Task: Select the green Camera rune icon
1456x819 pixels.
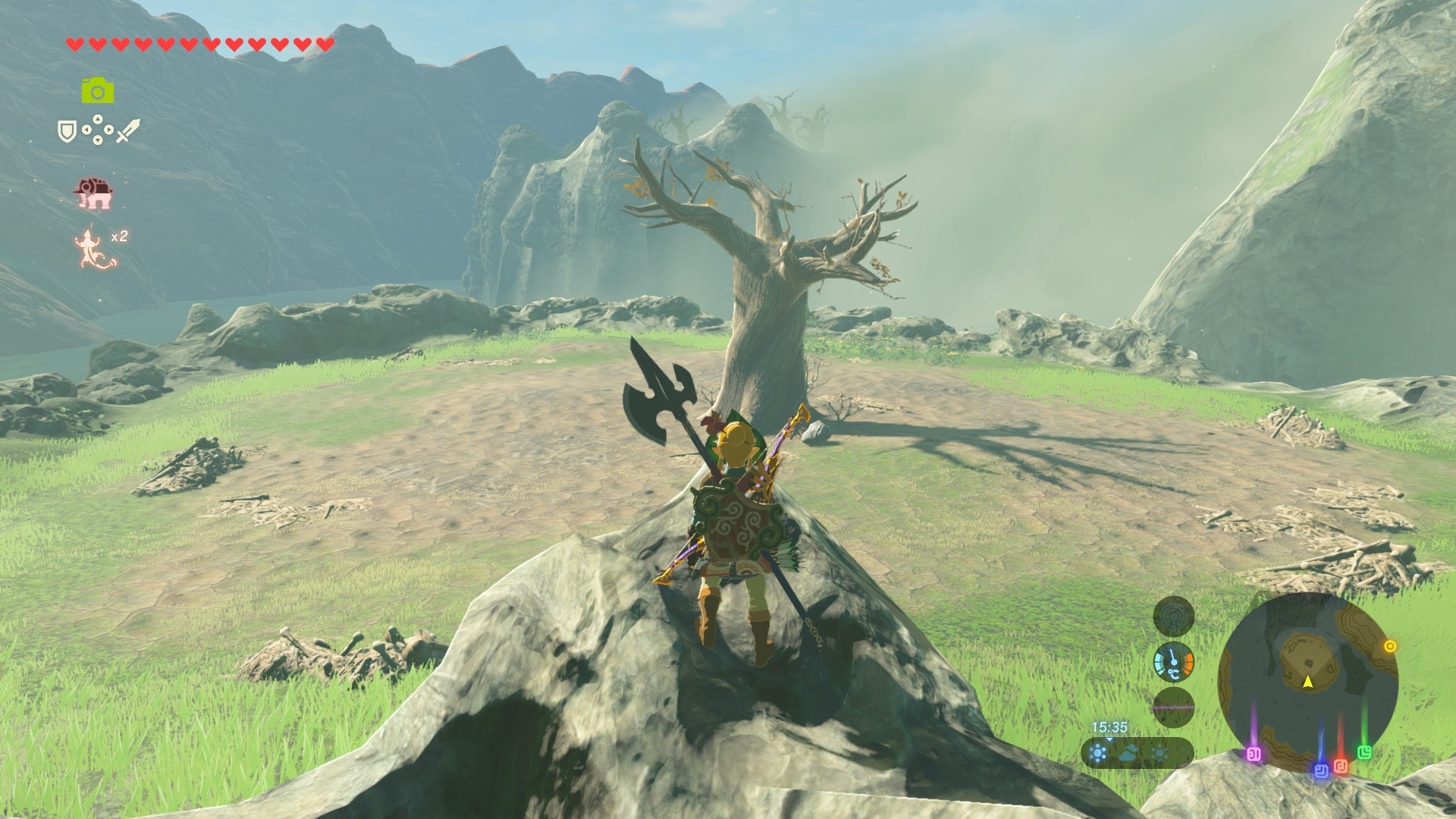Action: (x=98, y=91)
